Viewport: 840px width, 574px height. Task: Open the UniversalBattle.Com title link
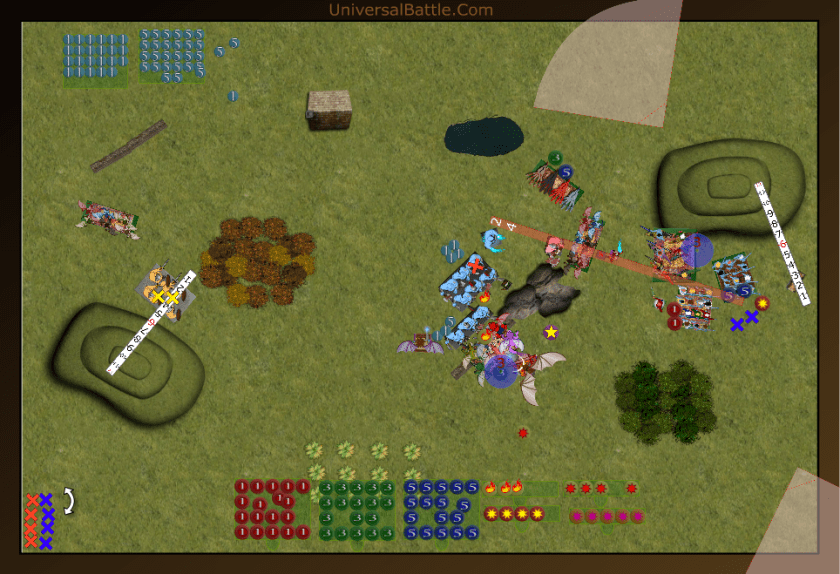pyautogui.click(x=410, y=10)
